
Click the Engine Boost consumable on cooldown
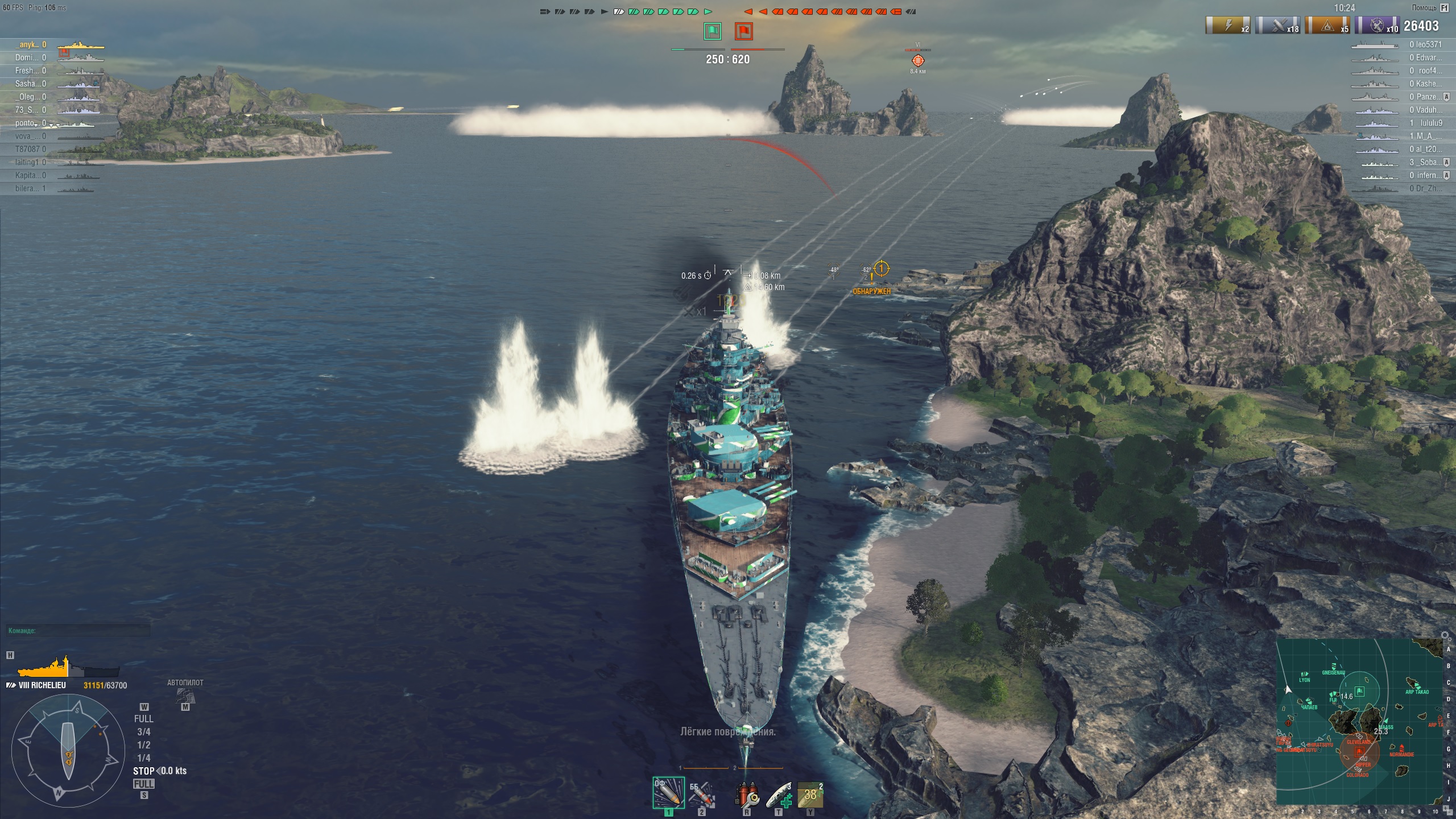click(810, 794)
